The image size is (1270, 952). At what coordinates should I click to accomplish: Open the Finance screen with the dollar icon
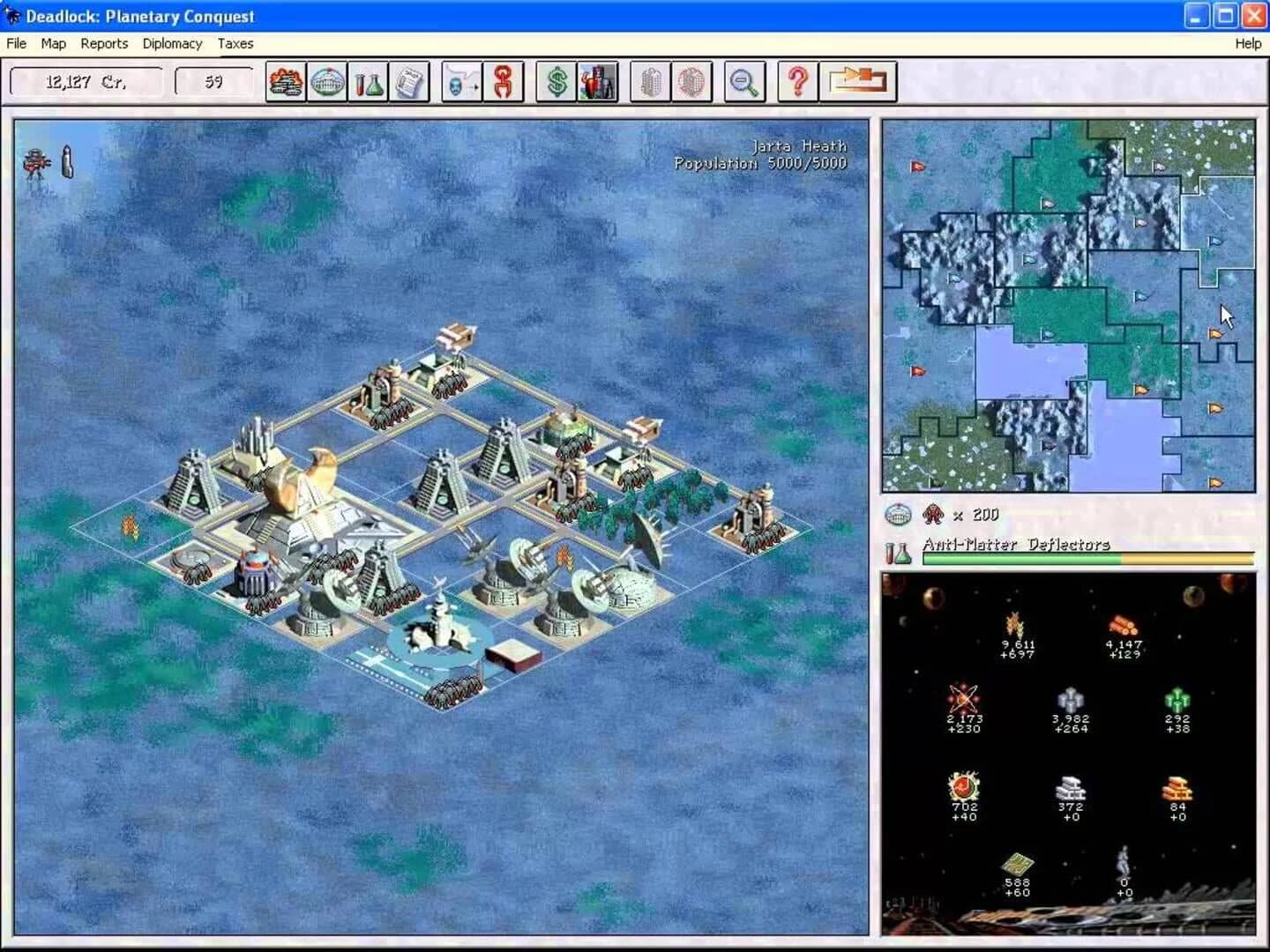[556, 81]
